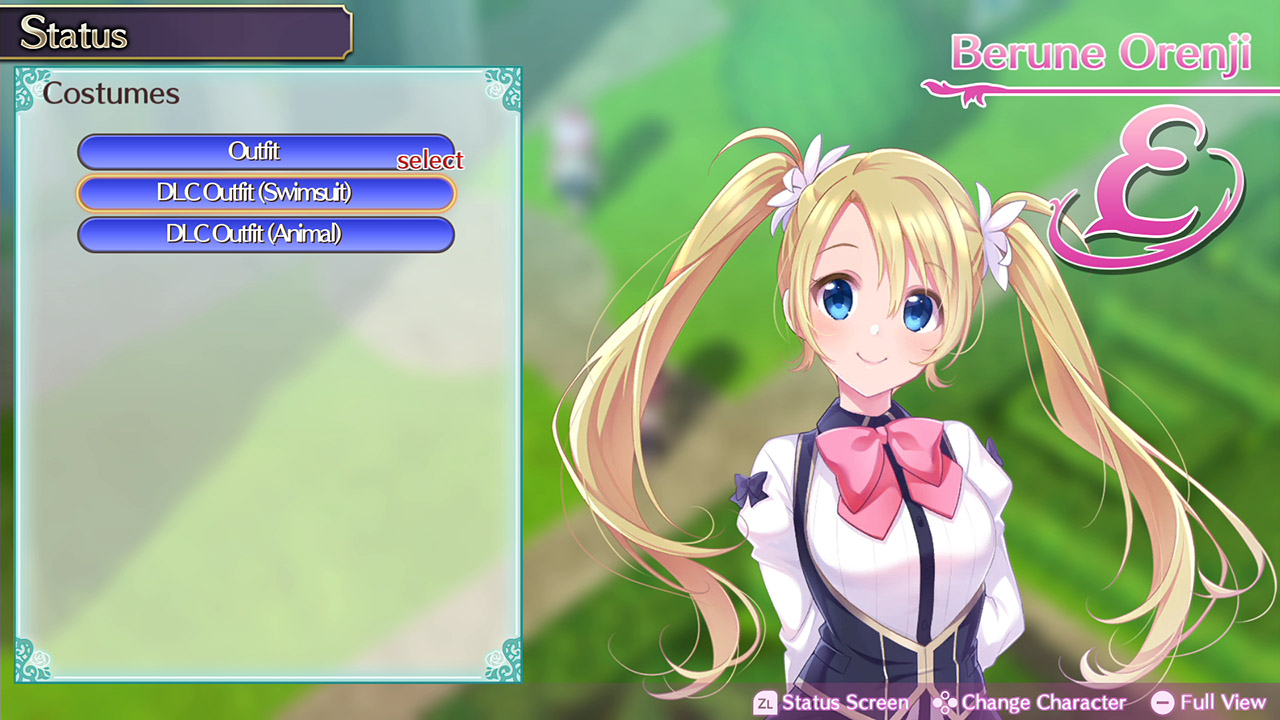
Task: Switch back to the default Outfit costume
Action: pyautogui.click(x=266, y=152)
